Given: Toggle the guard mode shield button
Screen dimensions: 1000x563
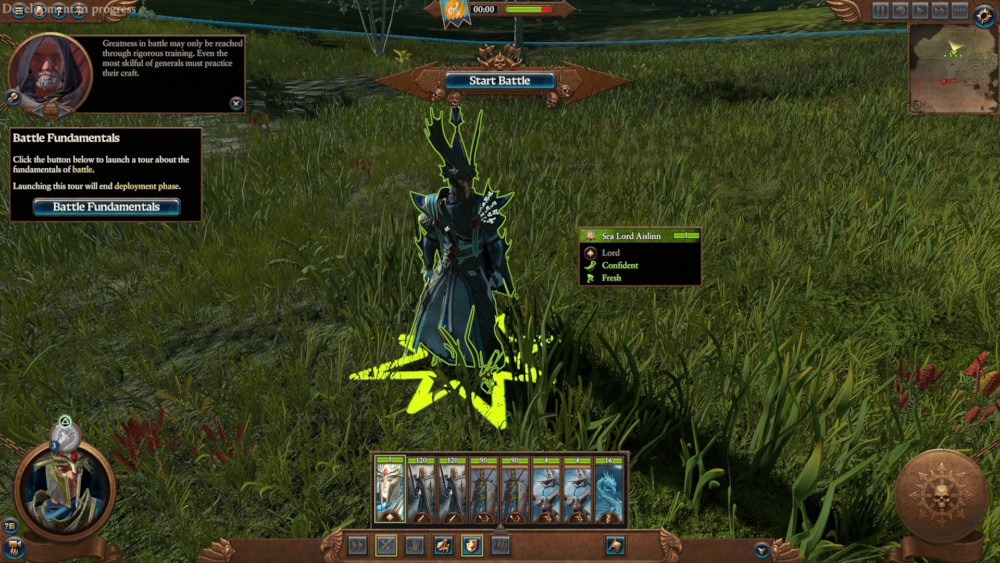Looking at the screenshot, I should tap(471, 546).
